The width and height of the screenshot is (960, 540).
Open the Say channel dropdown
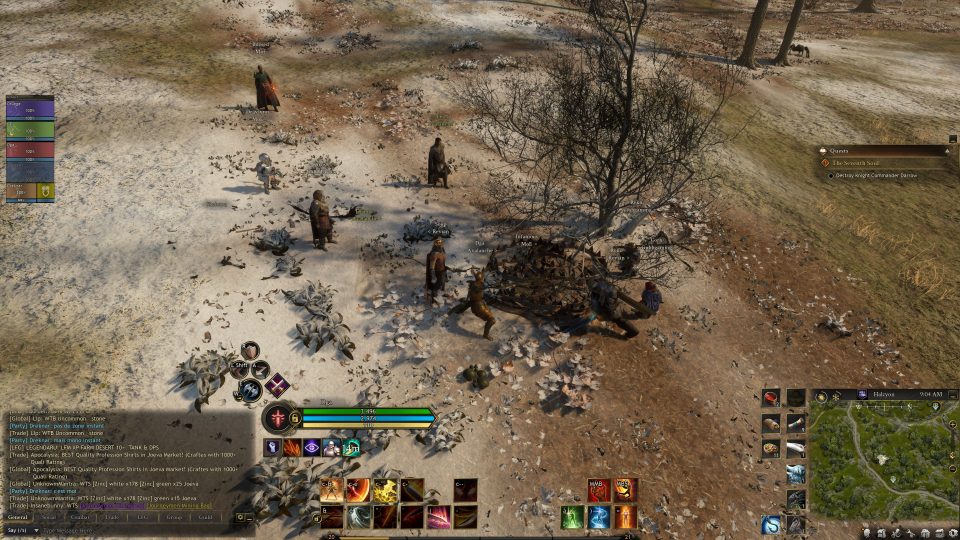tap(19, 530)
